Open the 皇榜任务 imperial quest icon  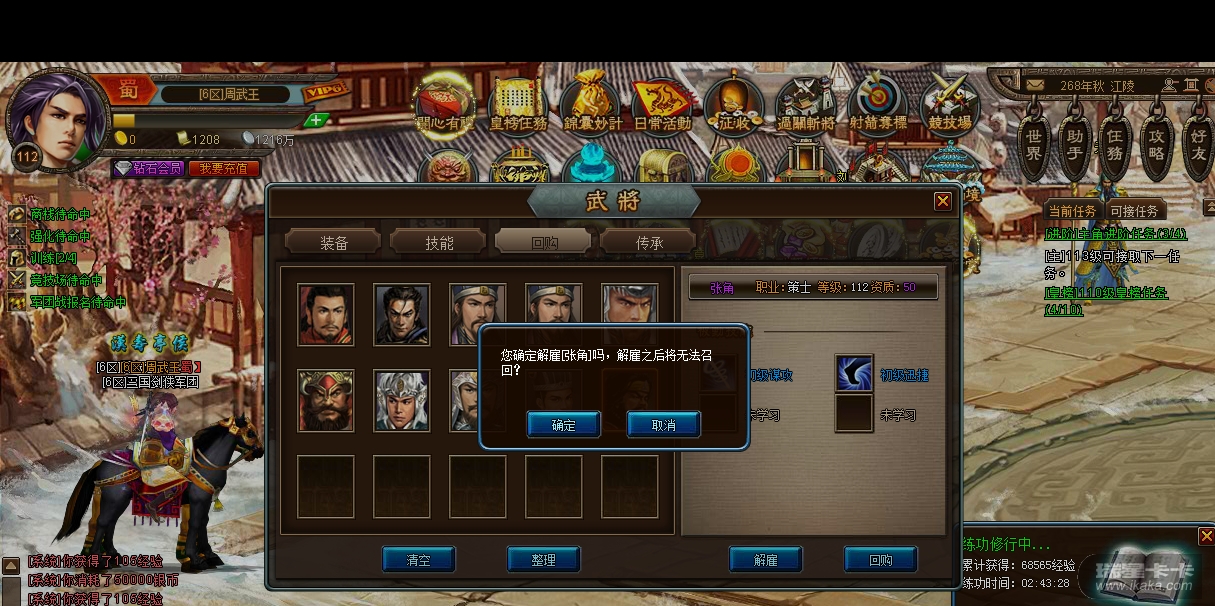518,105
